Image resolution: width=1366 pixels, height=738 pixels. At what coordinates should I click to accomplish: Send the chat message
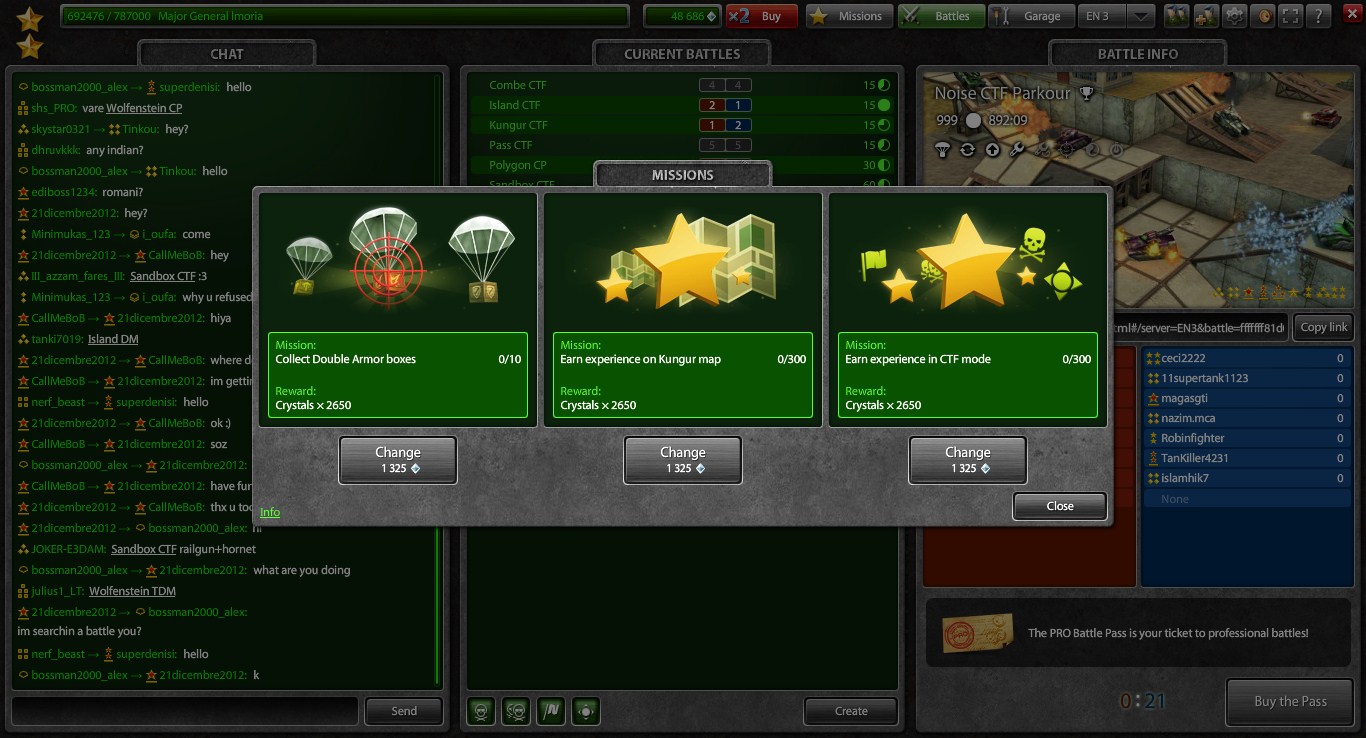point(404,711)
